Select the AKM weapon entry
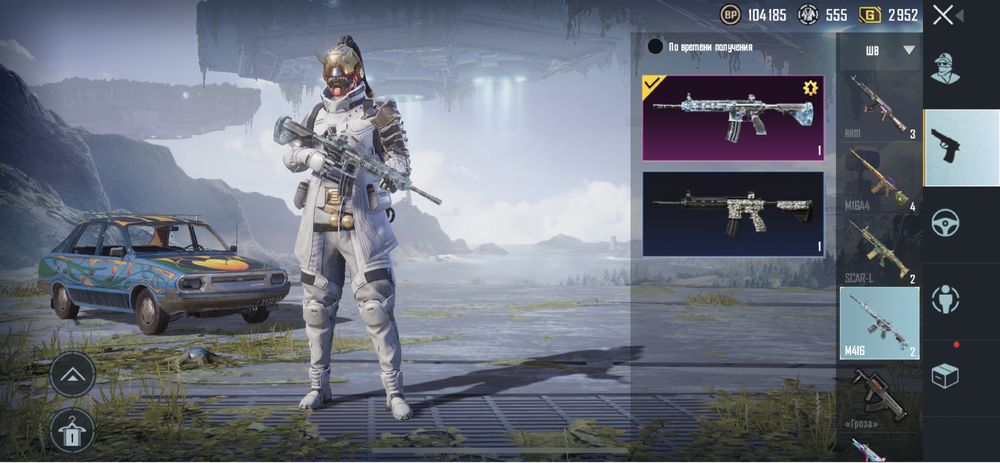 (x=879, y=106)
